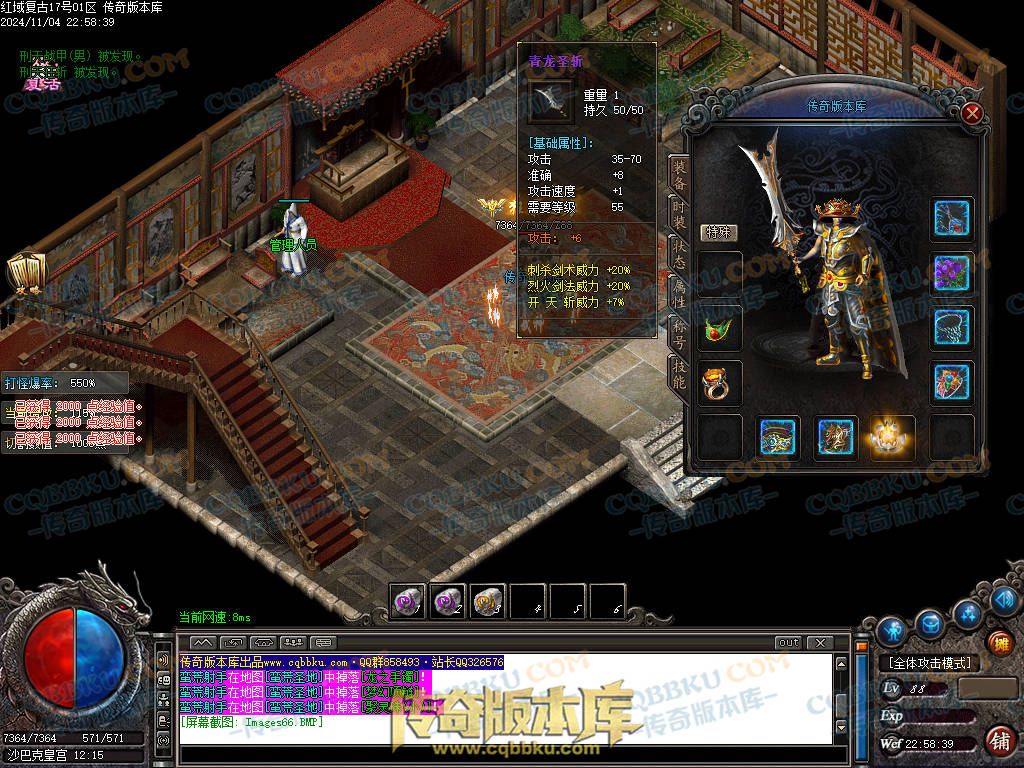The width and height of the screenshot is (1024, 768).
Task: Click the 特殊 special button
Action: click(x=716, y=233)
